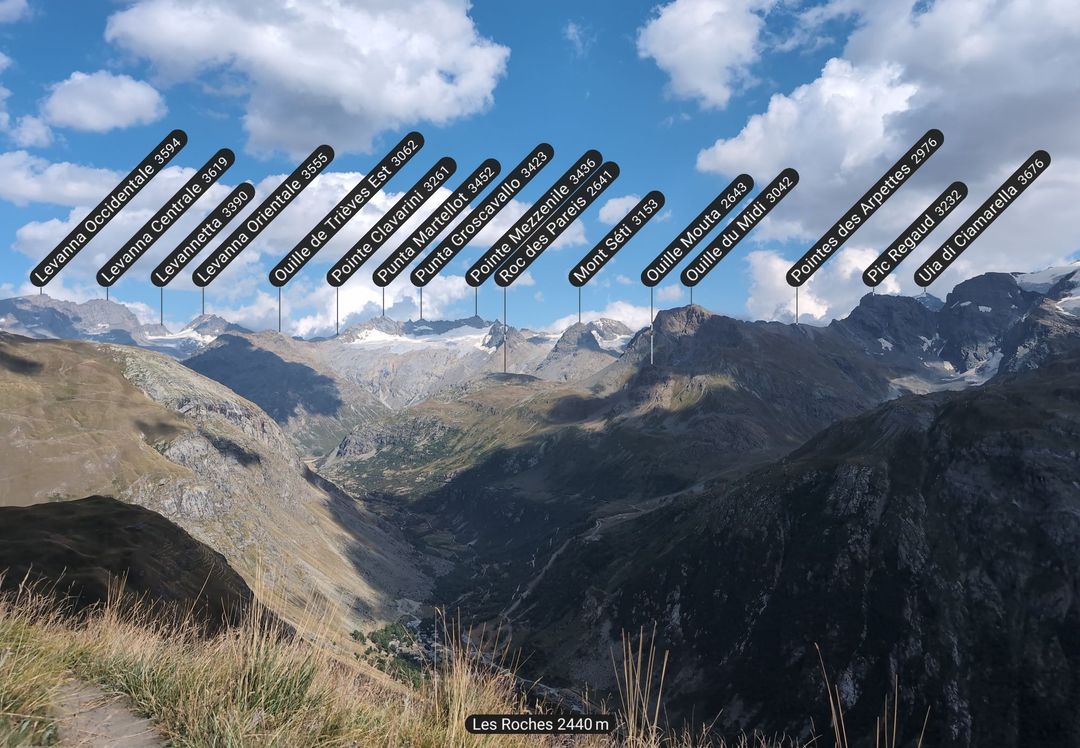
Task: Select the Ouille de Trièves Est label
Action: pos(346,209)
